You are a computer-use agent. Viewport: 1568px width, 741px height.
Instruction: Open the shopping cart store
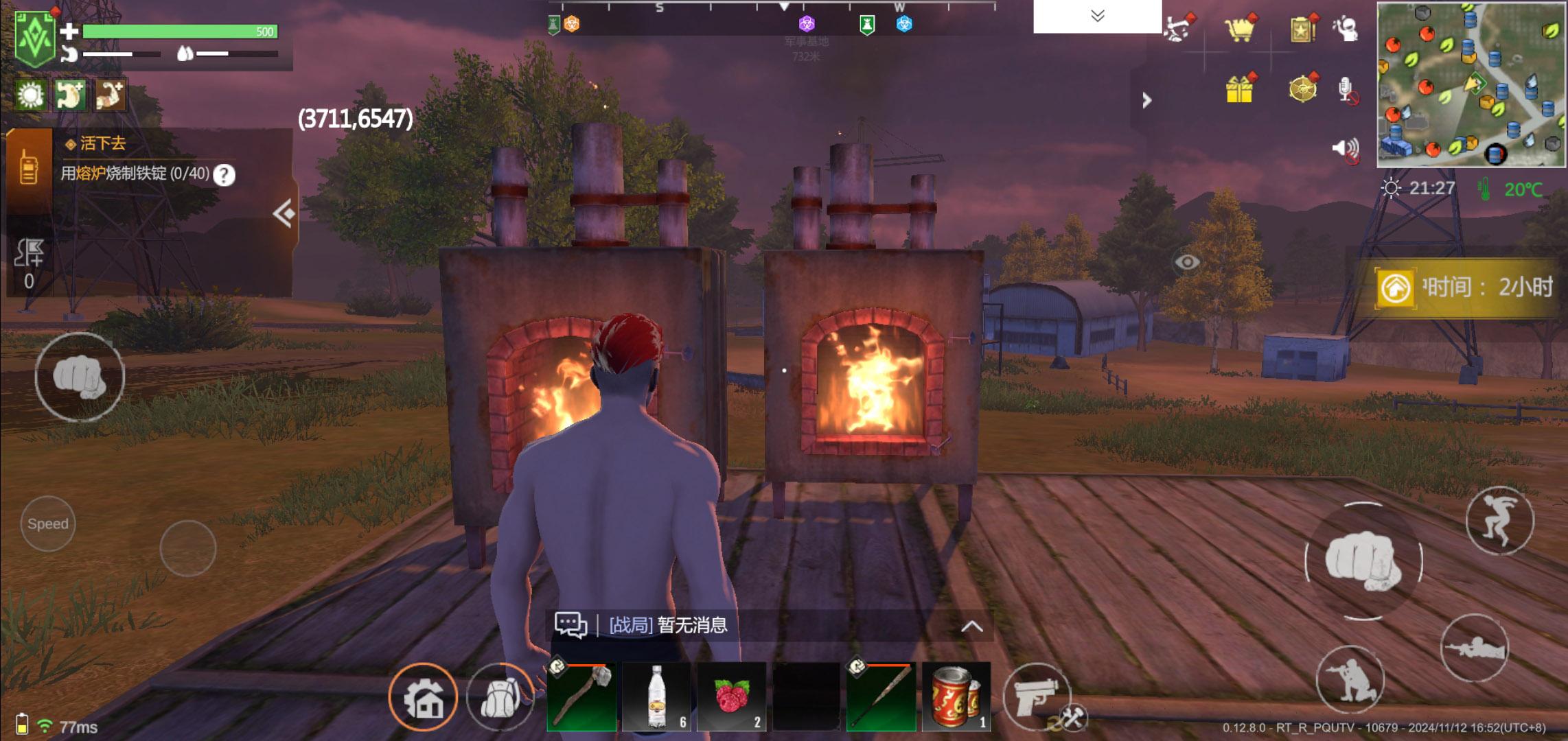click(1240, 29)
